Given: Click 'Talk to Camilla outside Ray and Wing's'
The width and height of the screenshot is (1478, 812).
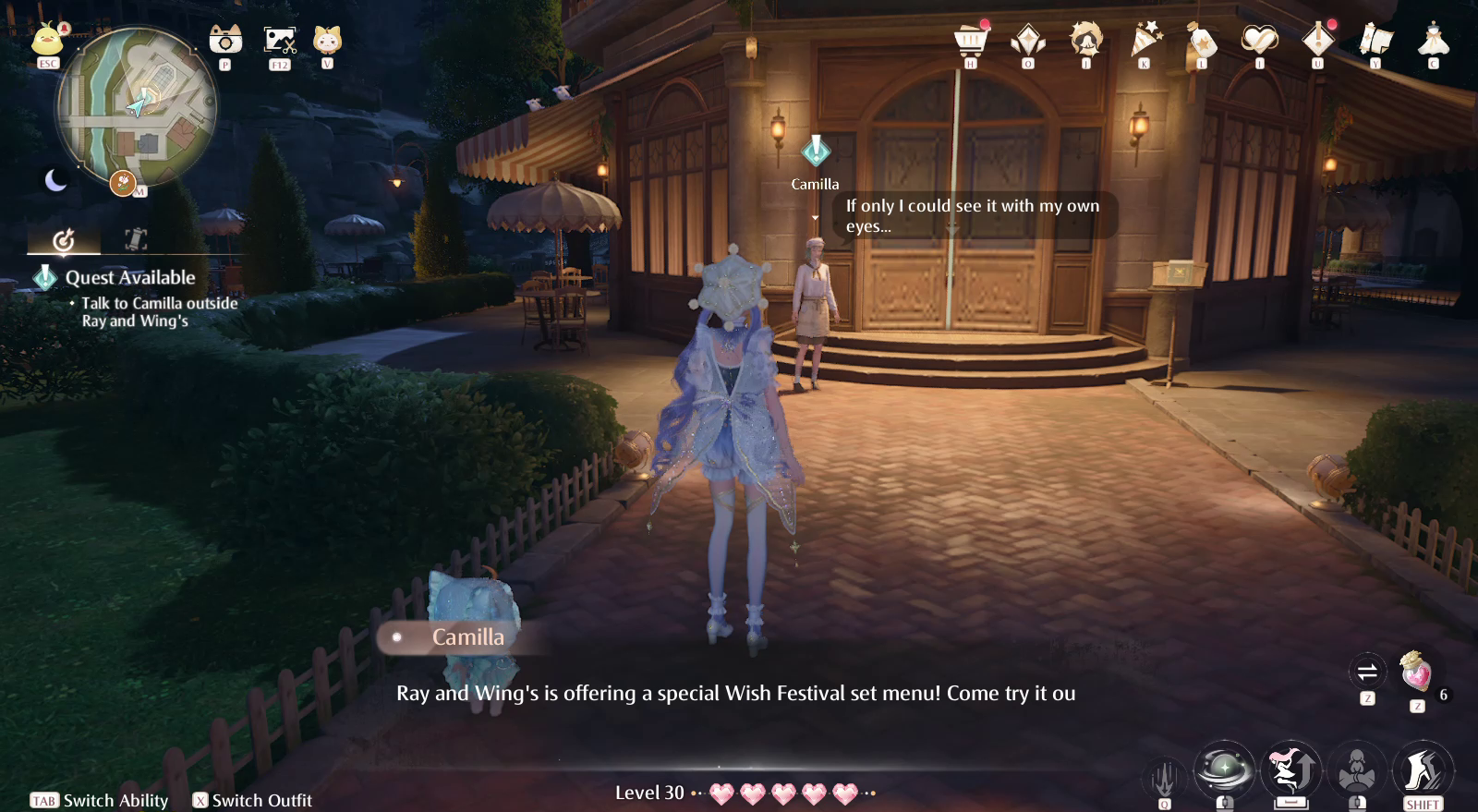Looking at the screenshot, I should click(x=157, y=311).
